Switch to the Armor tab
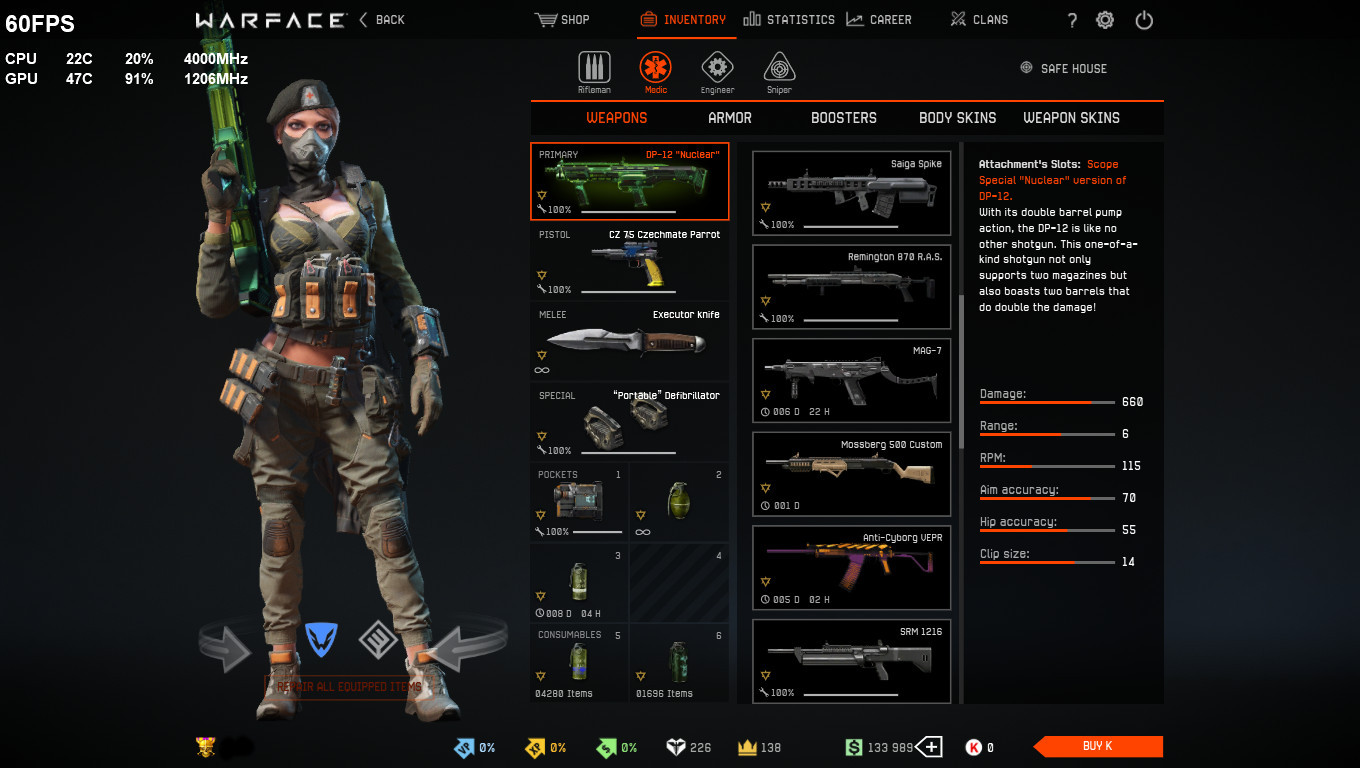Screen dimensions: 1360x768 click(x=730, y=118)
